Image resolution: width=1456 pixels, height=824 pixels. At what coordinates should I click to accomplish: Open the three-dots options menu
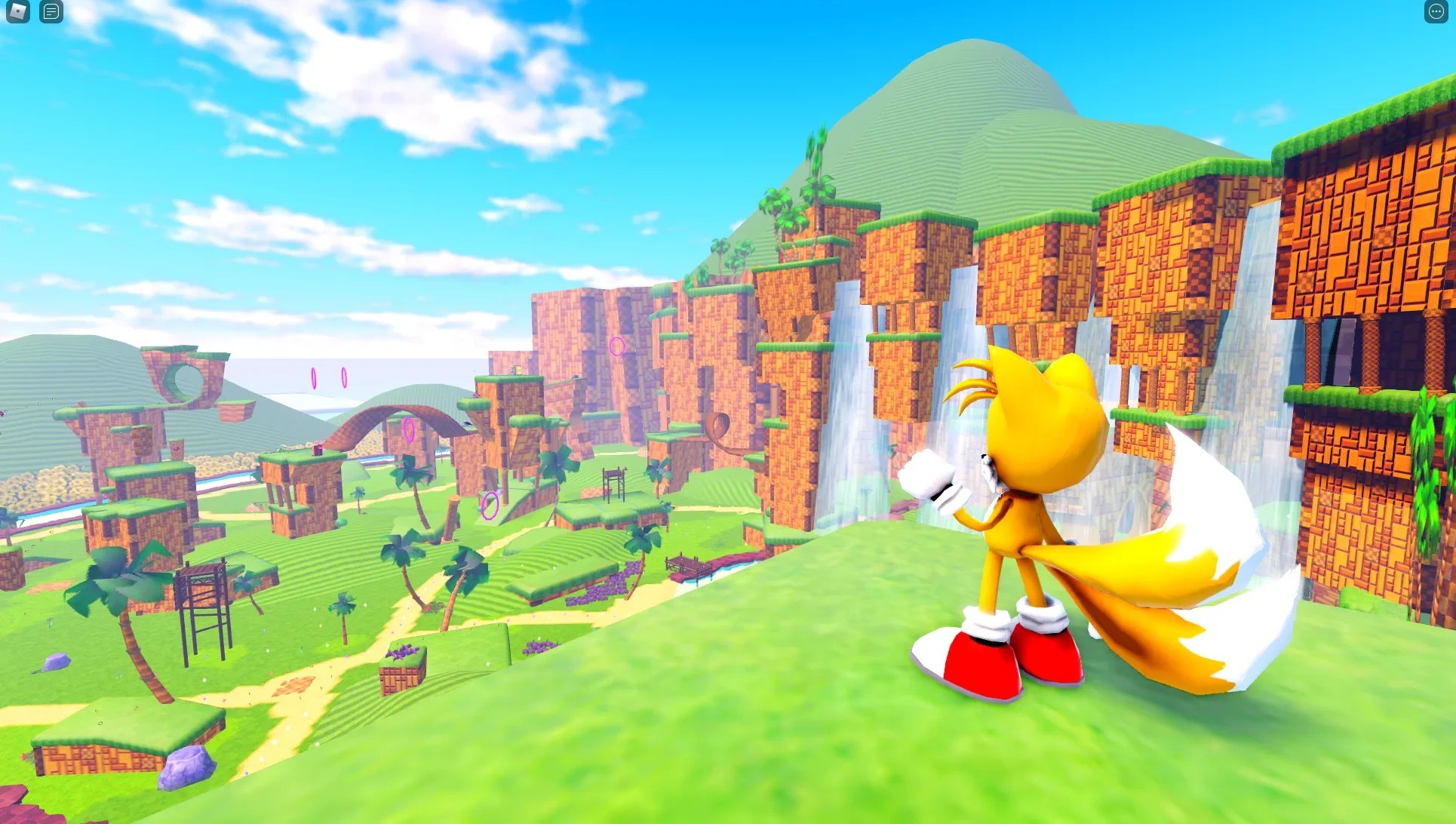(1436, 12)
